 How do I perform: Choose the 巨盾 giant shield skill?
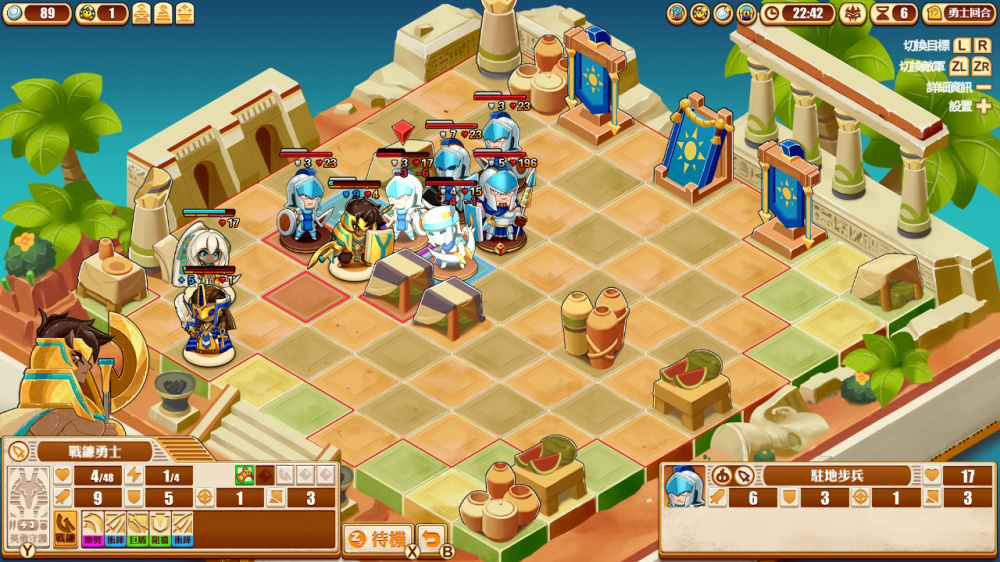pos(137,527)
